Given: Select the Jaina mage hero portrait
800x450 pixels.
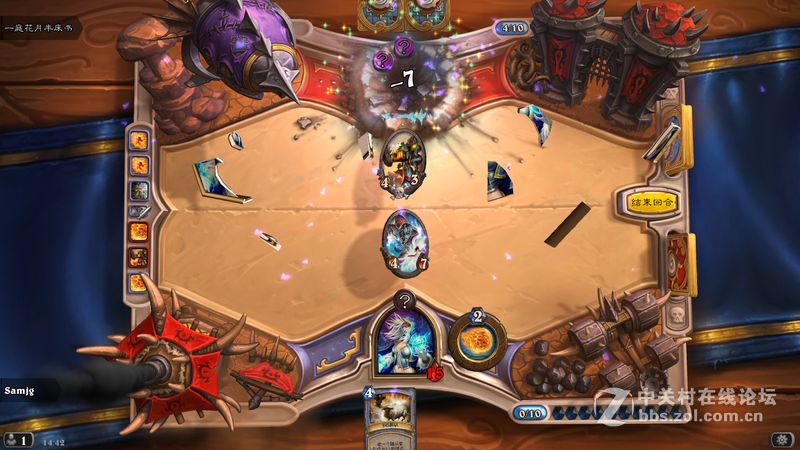Looking at the screenshot, I should 404,342.
